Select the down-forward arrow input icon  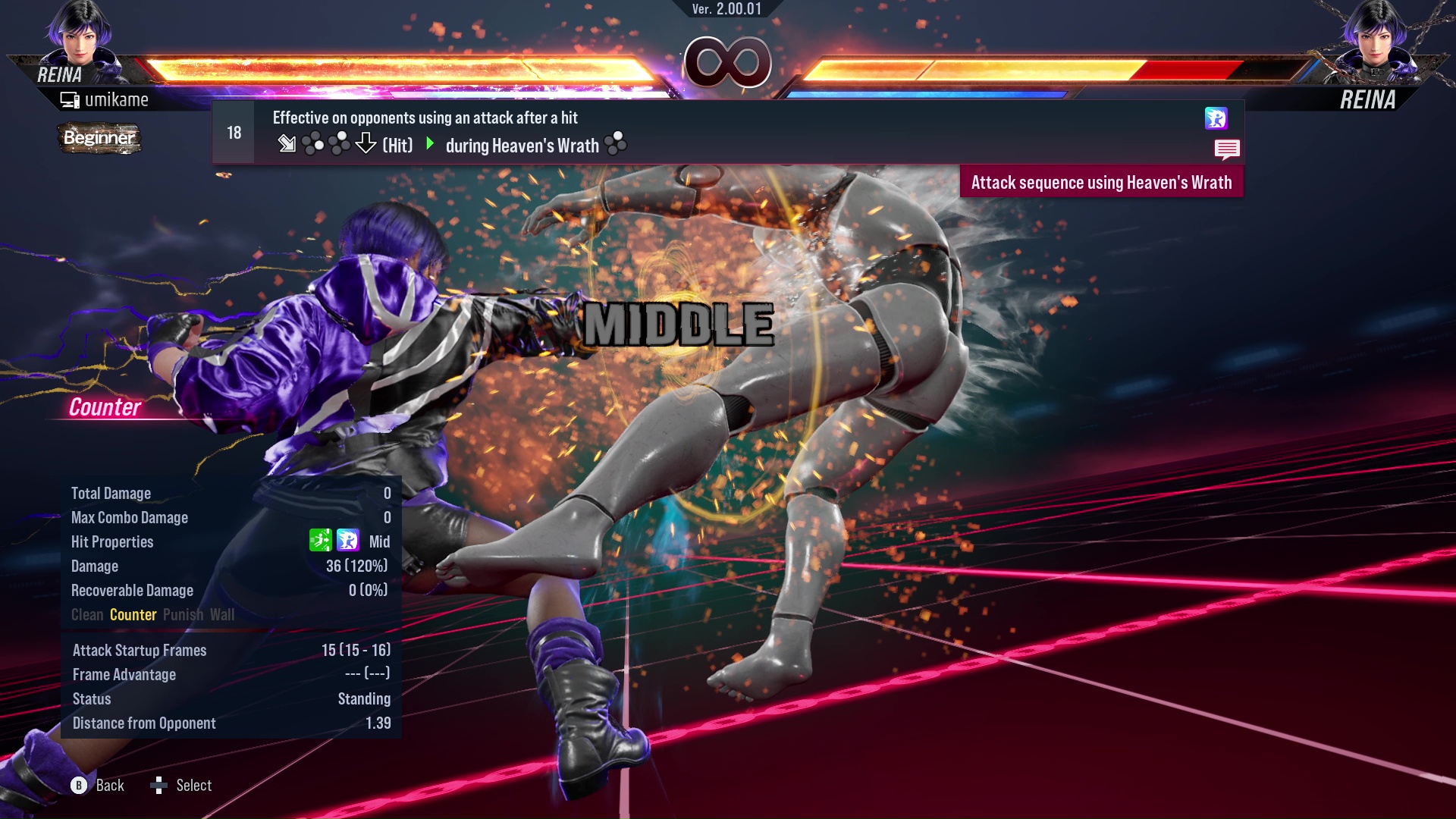click(288, 143)
